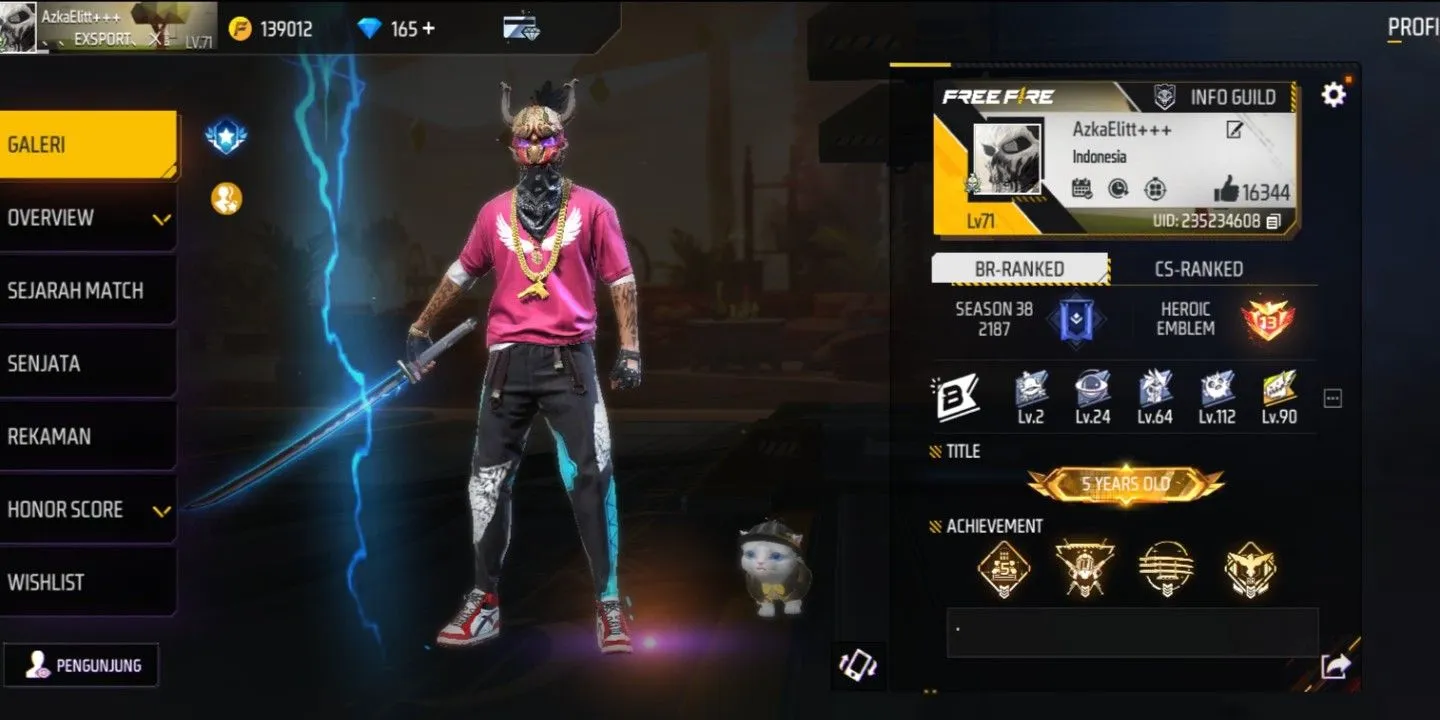The image size is (1440, 720).
Task: Open profile settings gear icon
Action: point(1333,95)
